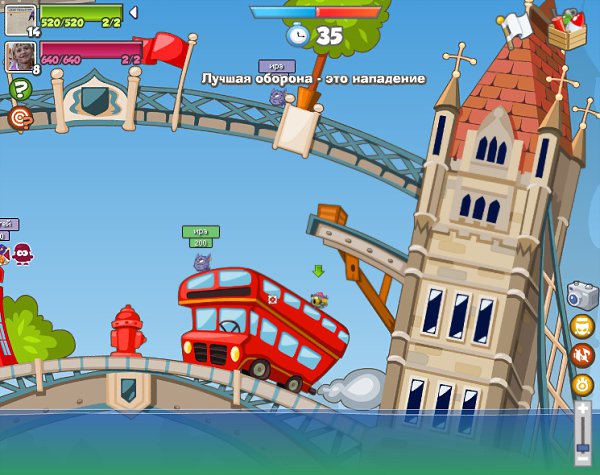The height and width of the screenshot is (475, 600).
Task: Click the orange target hint icon
Action: (x=18, y=118)
